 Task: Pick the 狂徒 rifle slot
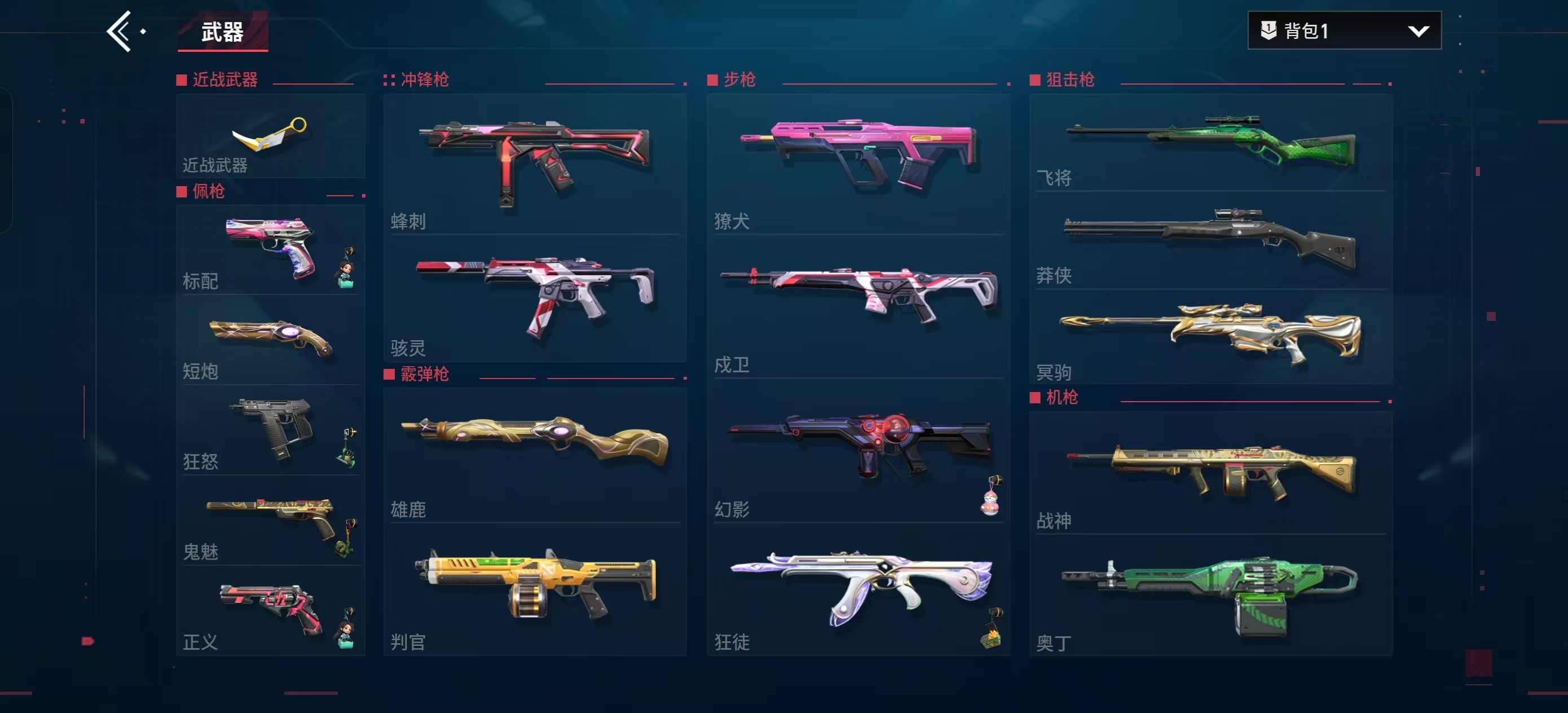point(858,590)
